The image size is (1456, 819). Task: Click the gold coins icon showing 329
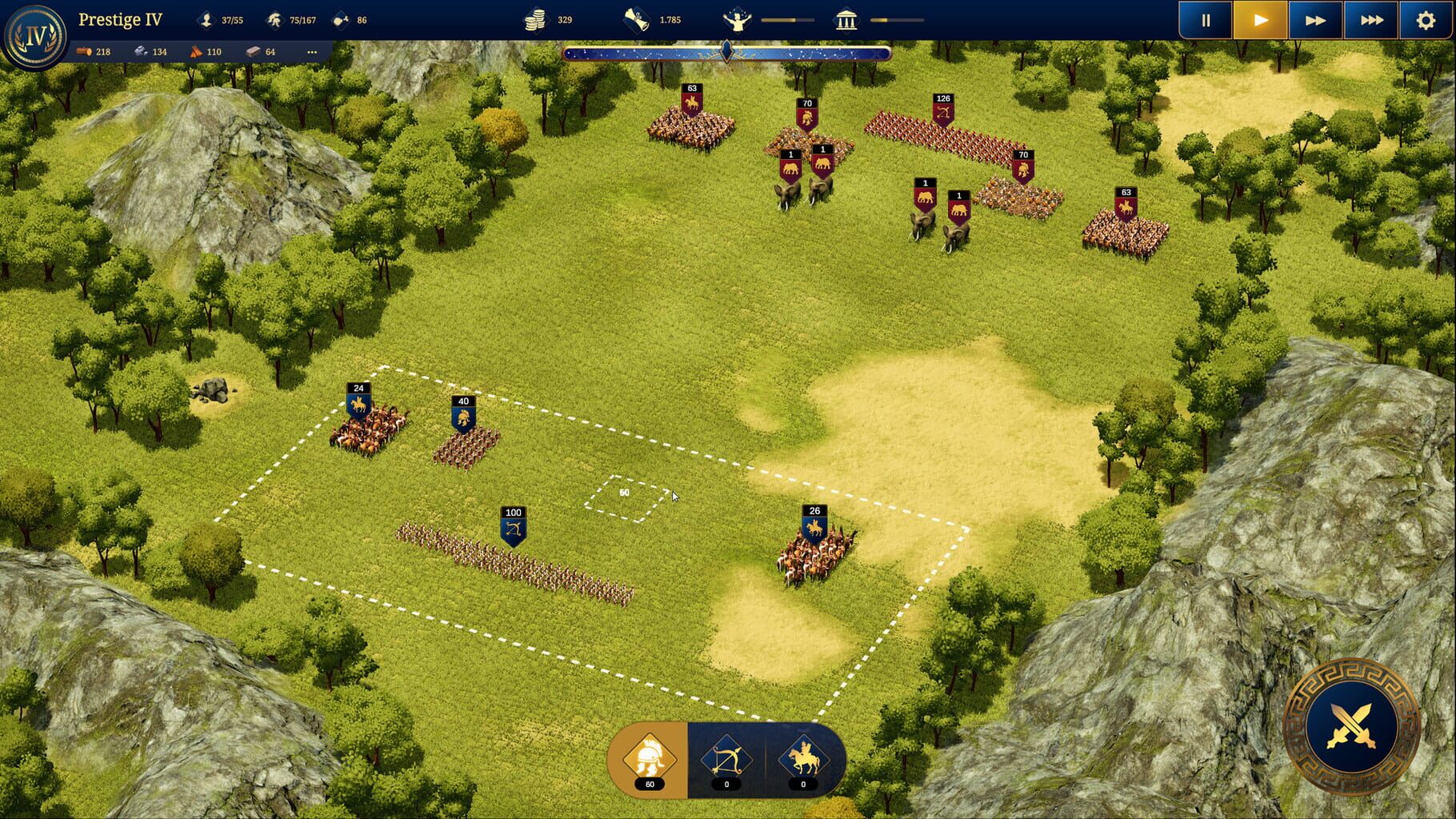[x=536, y=20]
